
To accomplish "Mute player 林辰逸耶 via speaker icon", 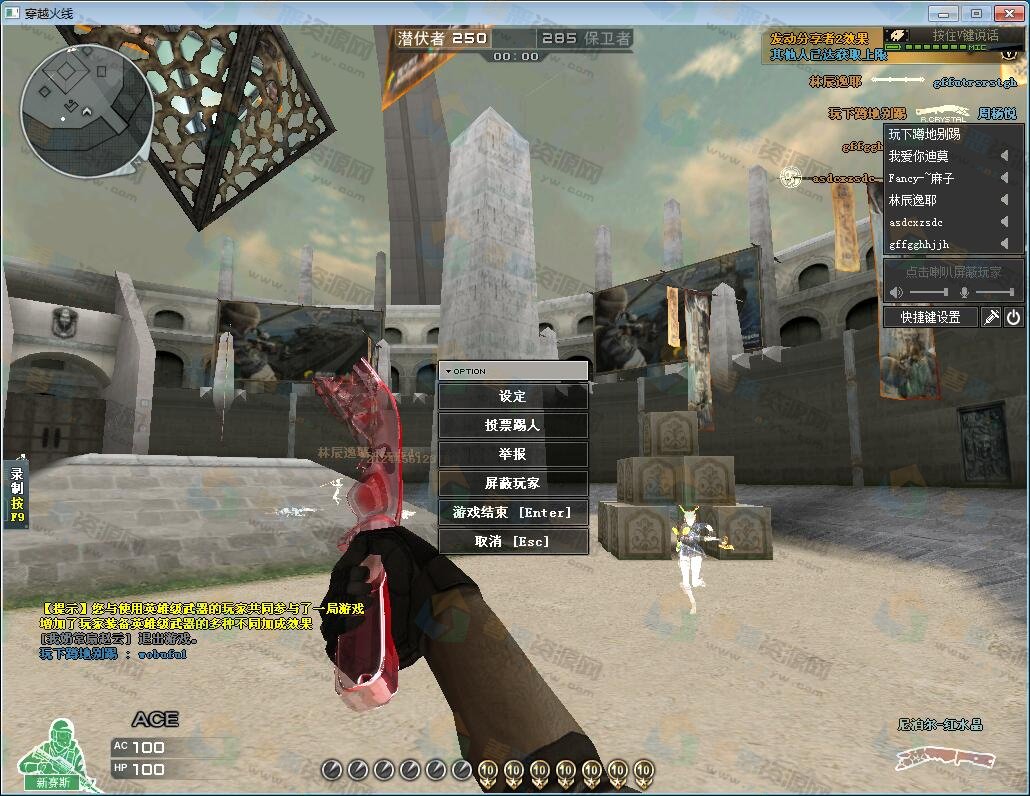I will tap(1004, 200).
